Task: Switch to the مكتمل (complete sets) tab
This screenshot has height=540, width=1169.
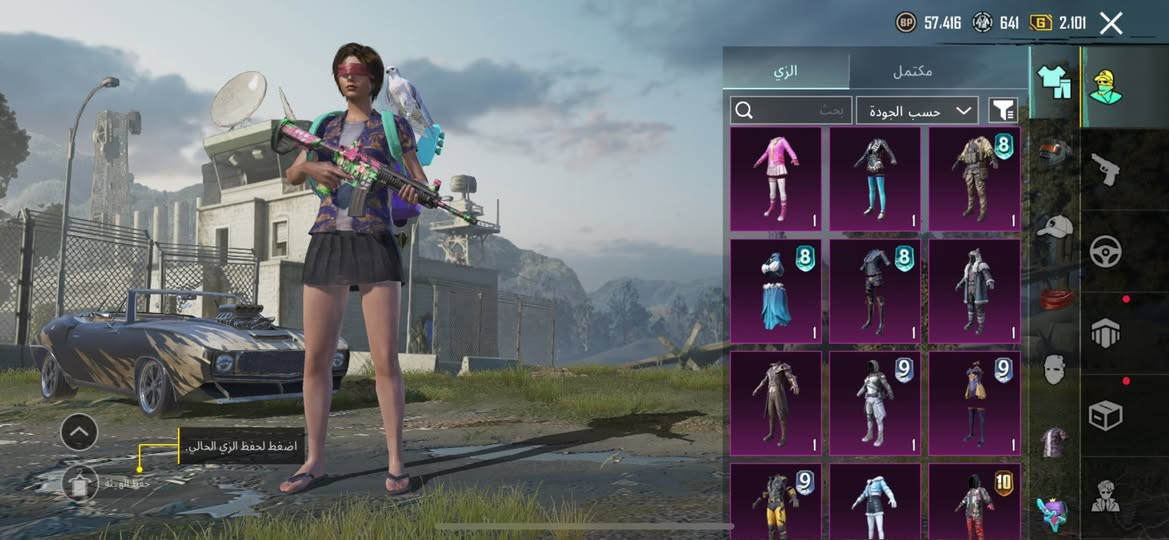Action: click(912, 72)
